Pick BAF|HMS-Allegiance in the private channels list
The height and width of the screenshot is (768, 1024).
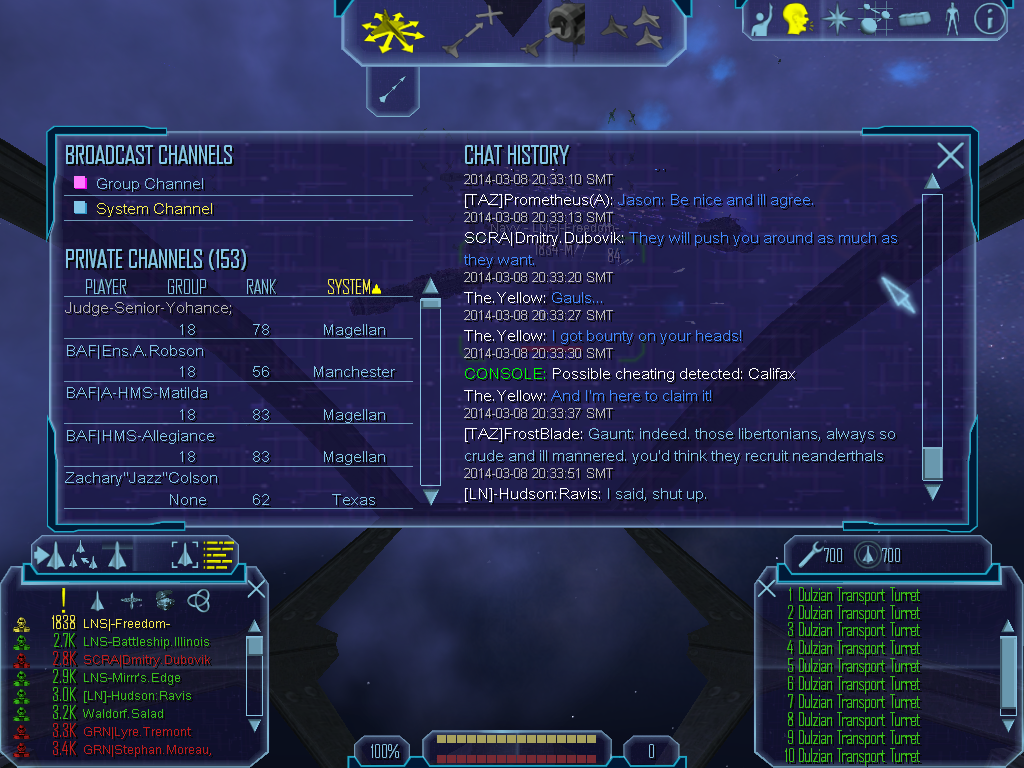pos(140,436)
